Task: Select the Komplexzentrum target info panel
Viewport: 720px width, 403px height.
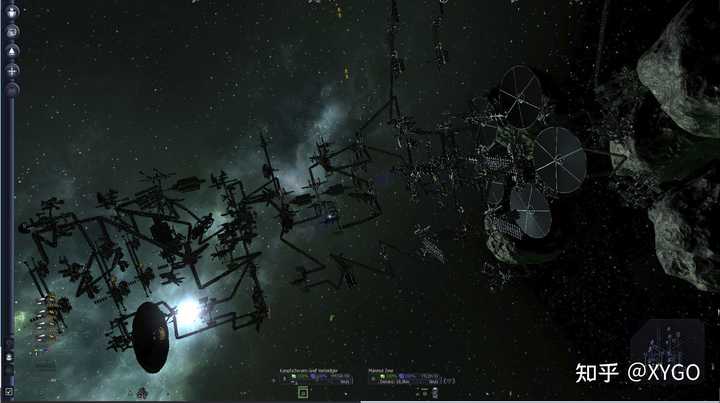Action: click(315, 375)
